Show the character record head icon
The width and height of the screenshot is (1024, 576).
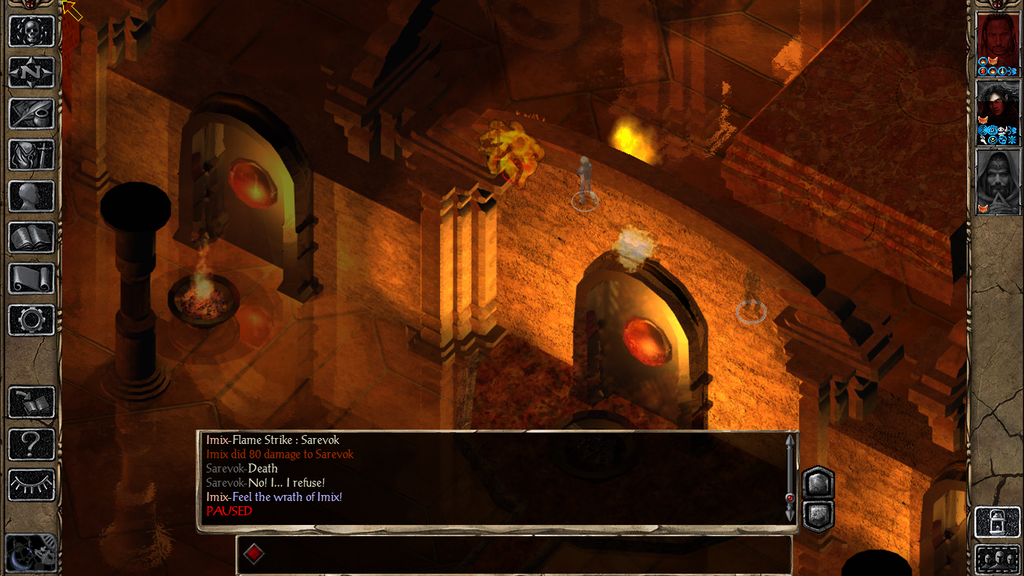pyautogui.click(x=31, y=196)
